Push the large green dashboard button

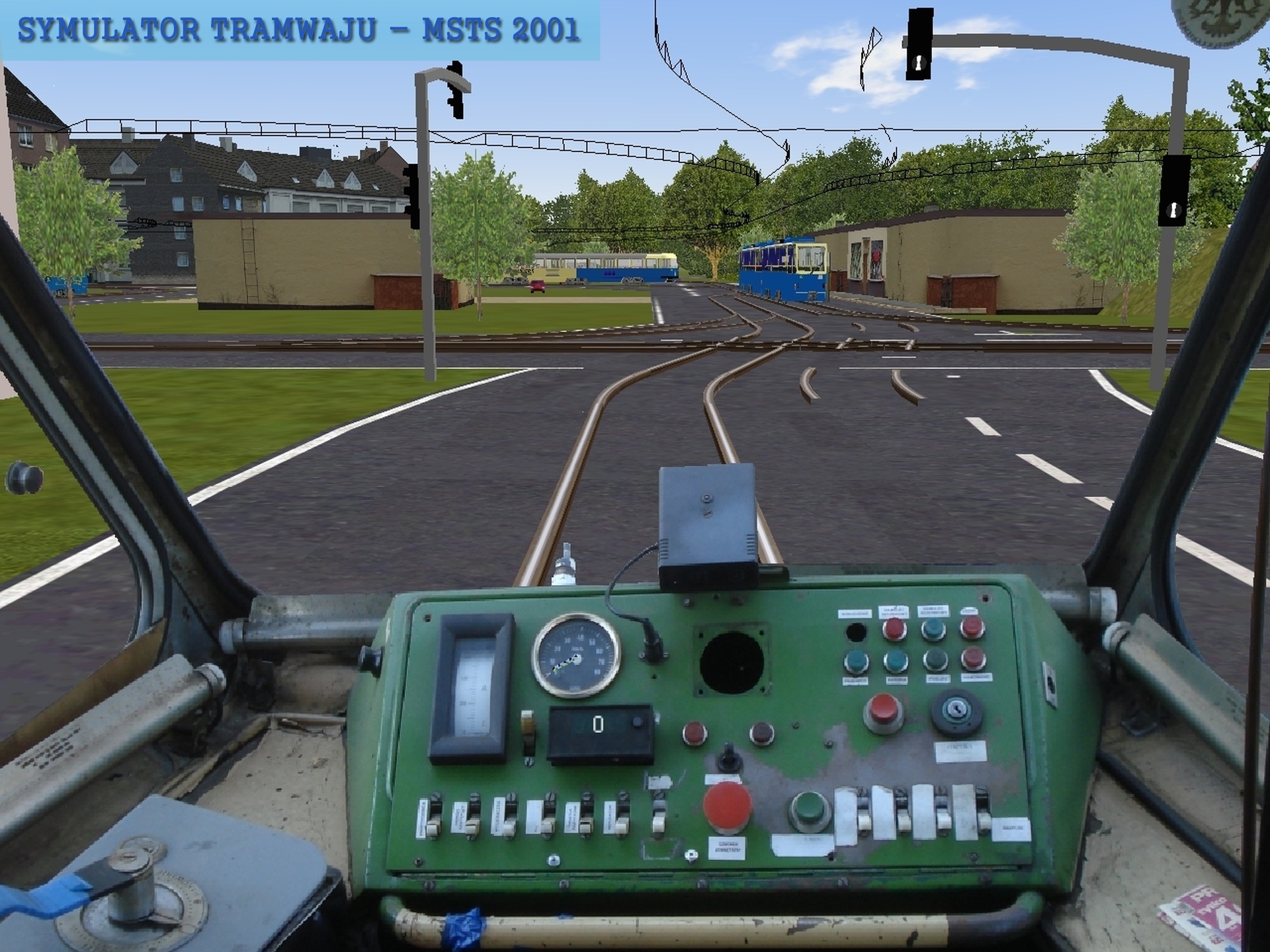[x=810, y=809]
